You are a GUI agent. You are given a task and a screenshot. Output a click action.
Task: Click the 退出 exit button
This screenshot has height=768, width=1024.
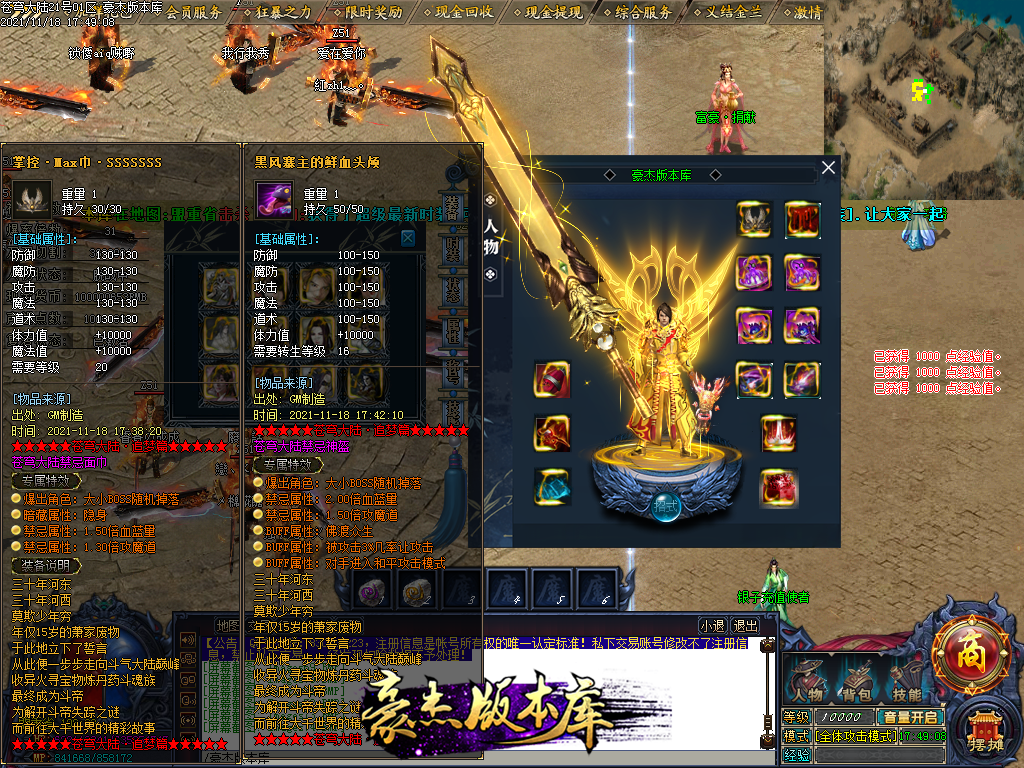coord(745,626)
